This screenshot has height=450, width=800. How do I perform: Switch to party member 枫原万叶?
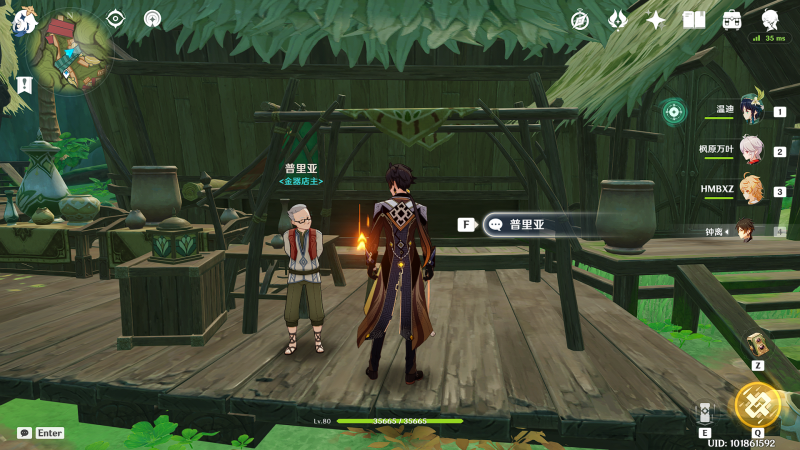pos(751,150)
